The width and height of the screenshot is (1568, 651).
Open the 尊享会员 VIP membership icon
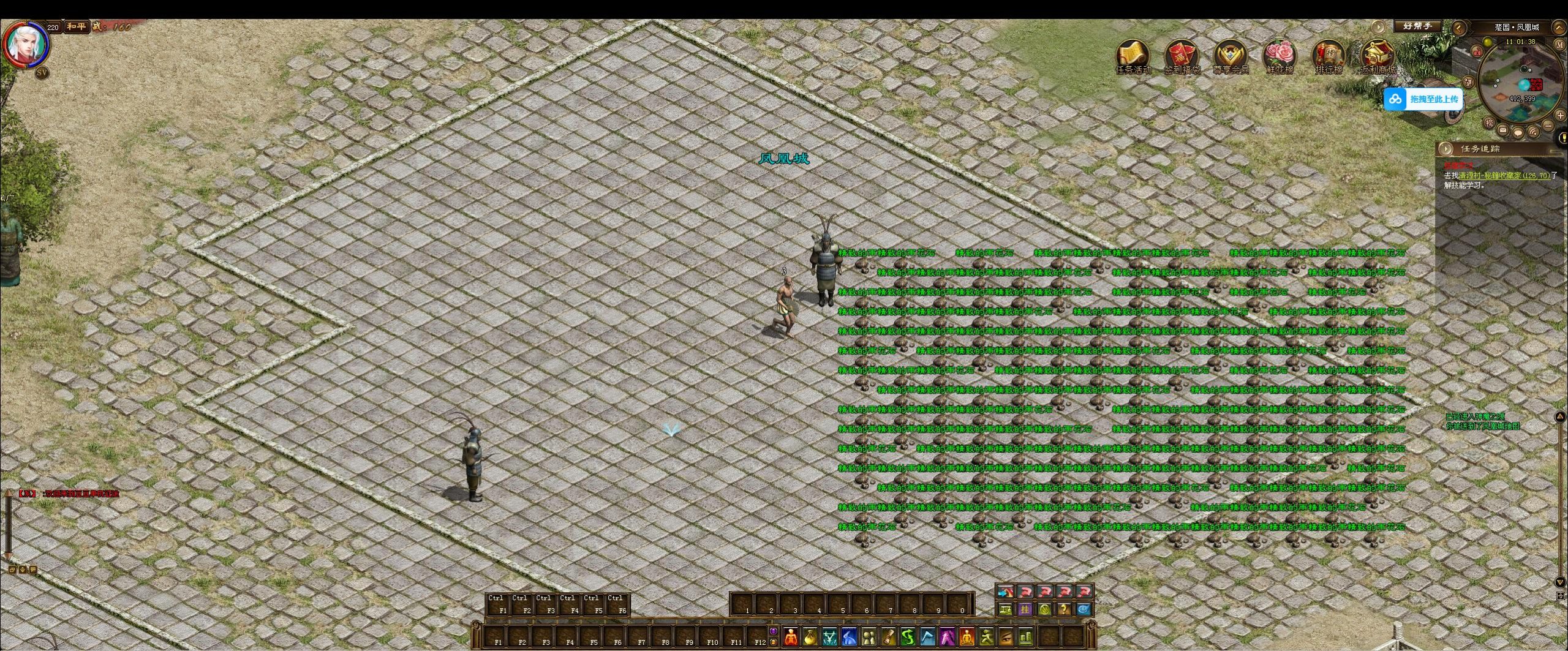click(x=1231, y=56)
